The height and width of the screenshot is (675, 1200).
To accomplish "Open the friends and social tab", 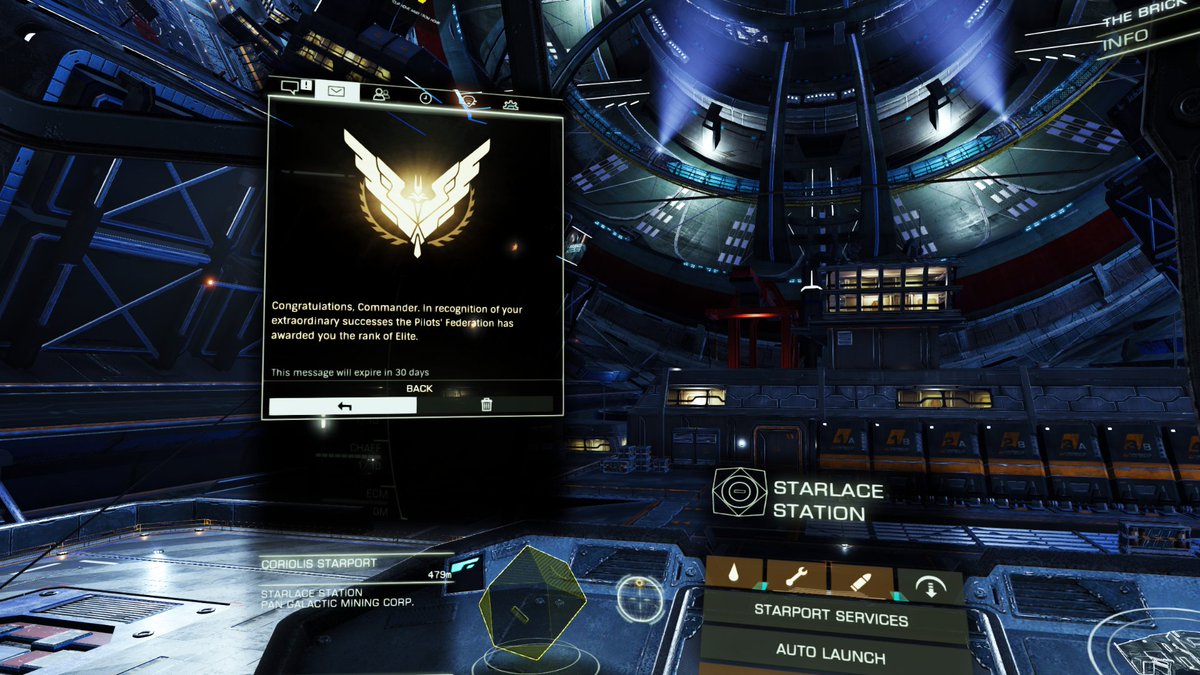I will click(x=380, y=94).
